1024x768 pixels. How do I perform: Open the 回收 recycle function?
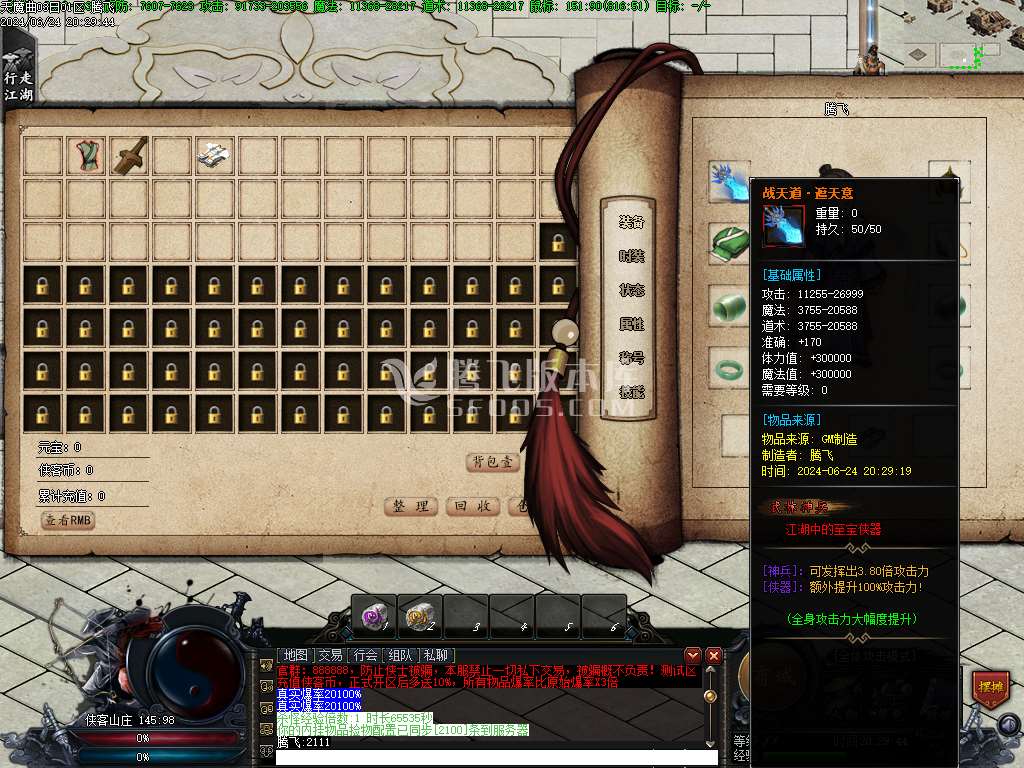471,506
